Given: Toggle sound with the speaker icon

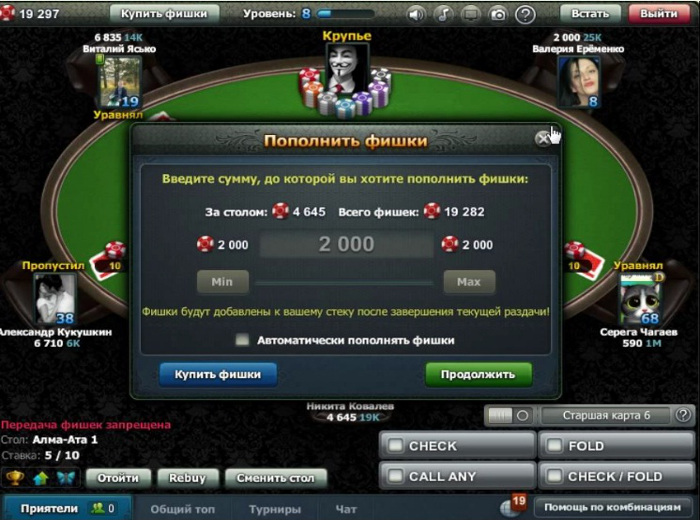Looking at the screenshot, I should [x=417, y=15].
